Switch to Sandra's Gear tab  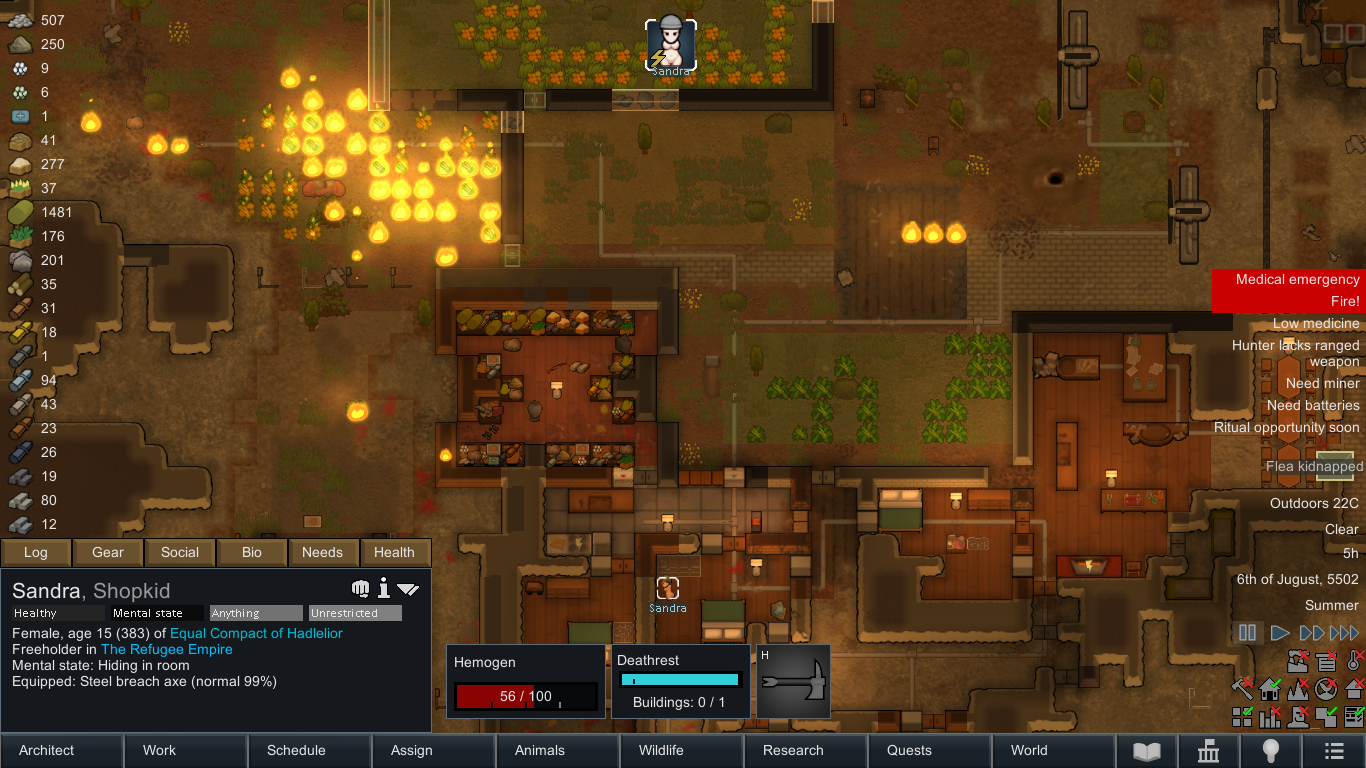coord(108,552)
